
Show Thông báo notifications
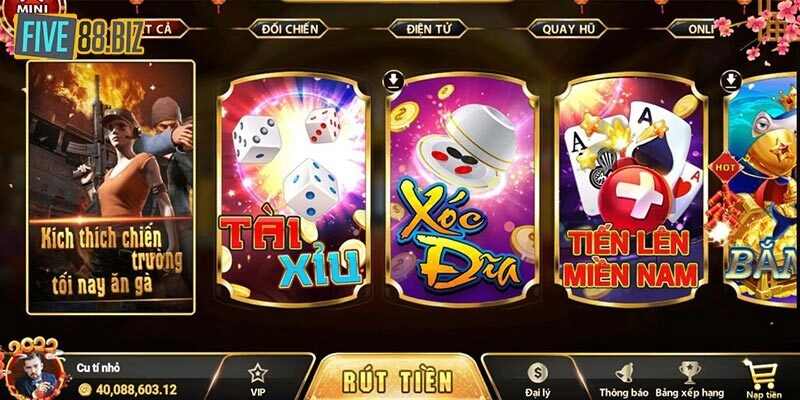pyautogui.click(x=619, y=377)
